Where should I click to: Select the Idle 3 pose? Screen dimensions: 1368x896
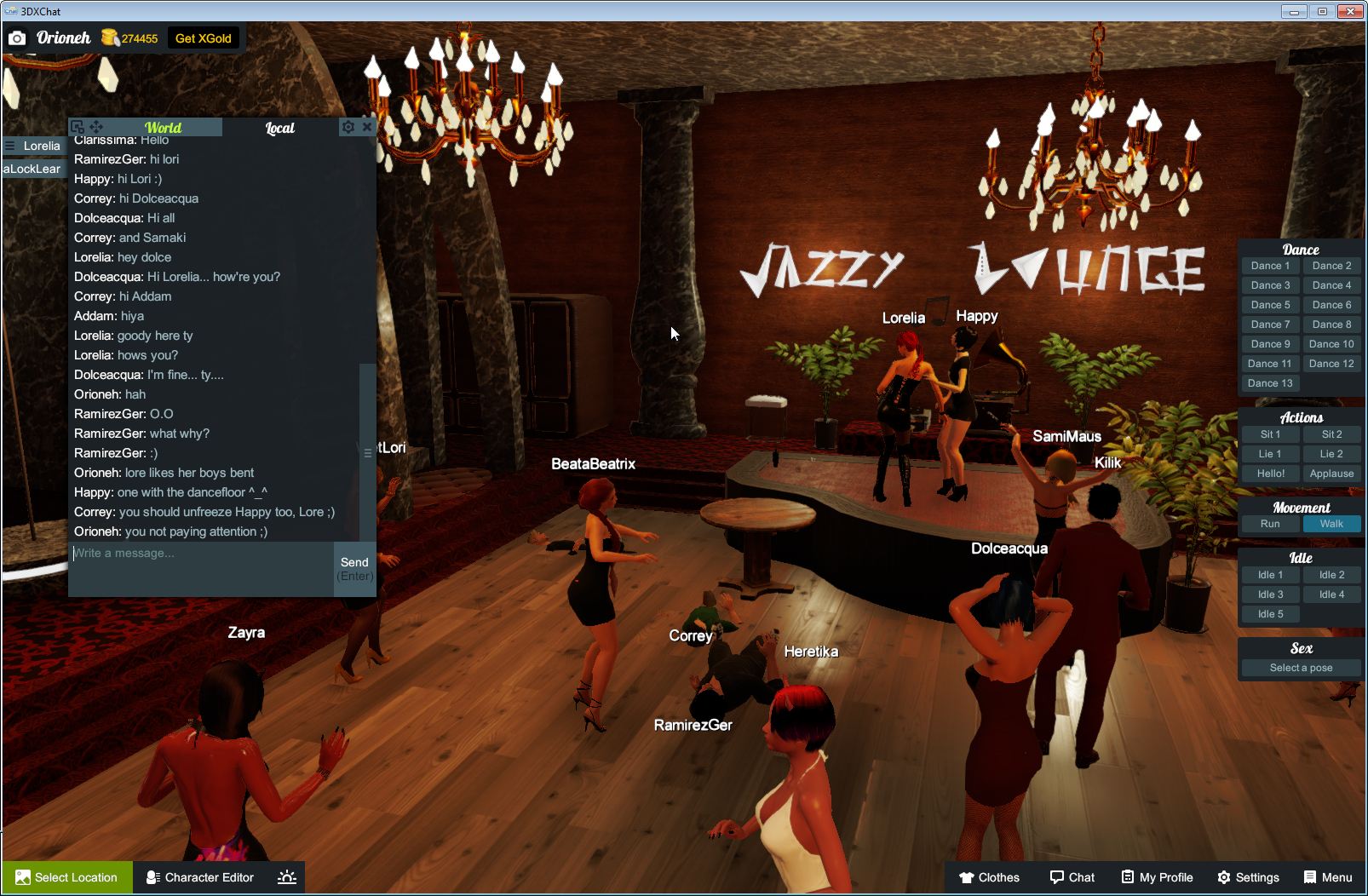point(1269,594)
